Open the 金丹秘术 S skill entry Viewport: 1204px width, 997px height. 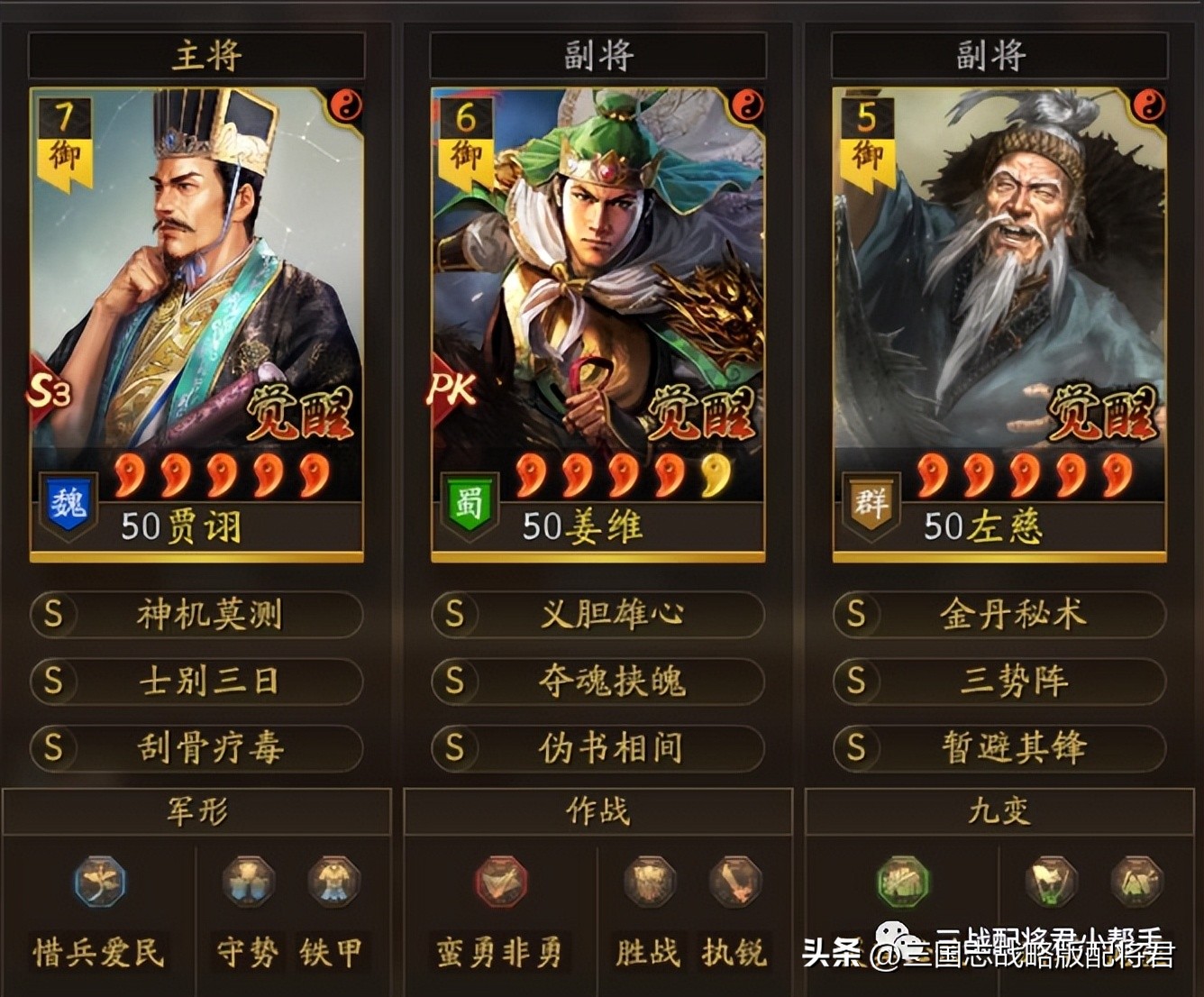tap(999, 615)
